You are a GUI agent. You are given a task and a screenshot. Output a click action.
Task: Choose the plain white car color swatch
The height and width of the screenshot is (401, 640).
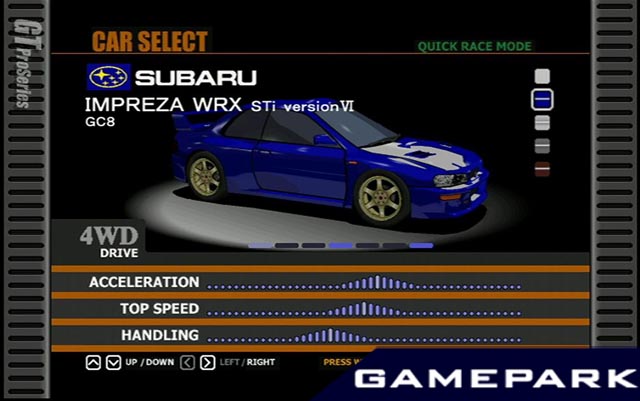[542, 76]
